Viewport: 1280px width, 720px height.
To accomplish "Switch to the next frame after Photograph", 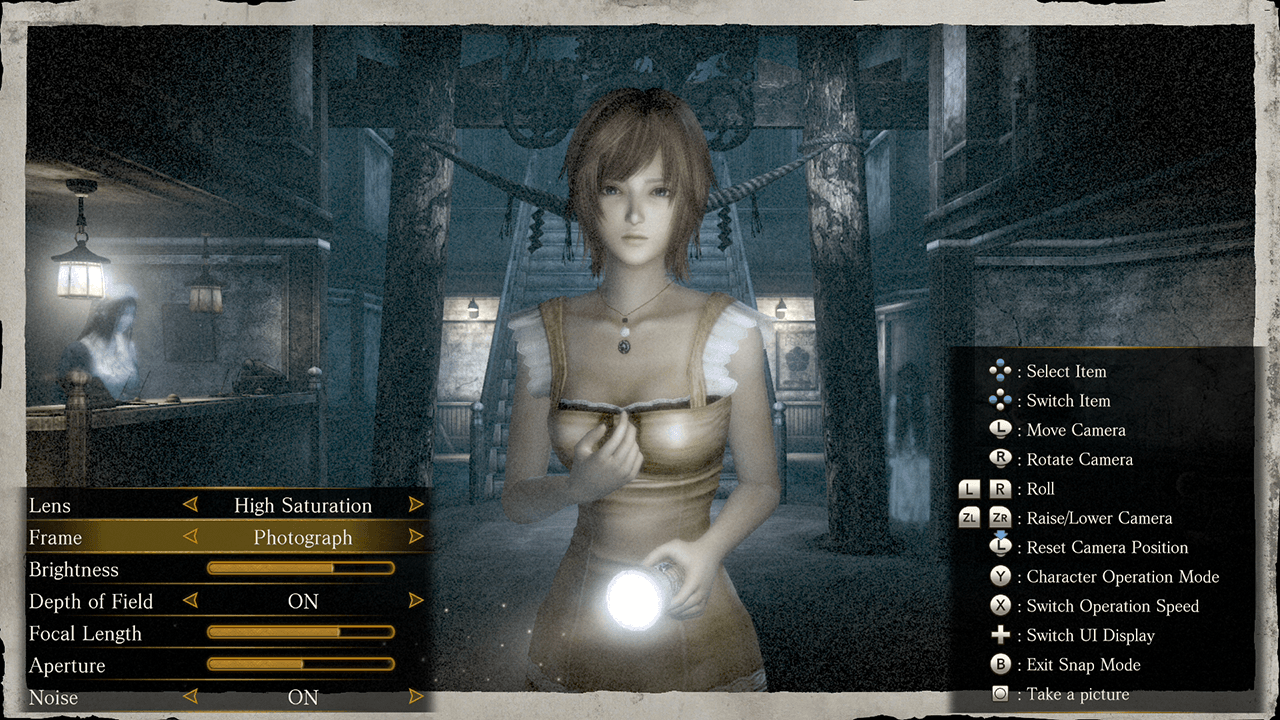I will pyautogui.click(x=416, y=537).
